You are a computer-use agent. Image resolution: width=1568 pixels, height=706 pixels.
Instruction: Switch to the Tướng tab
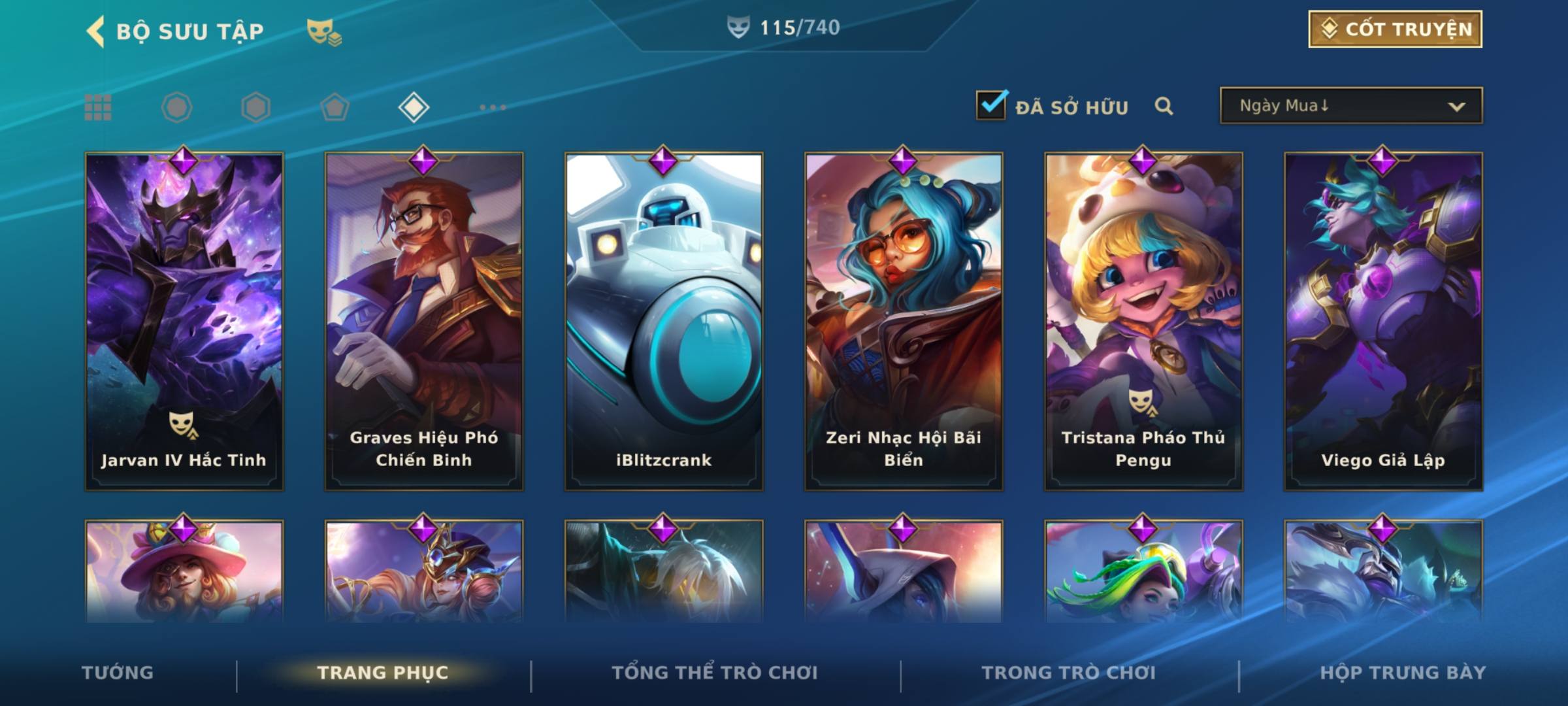click(118, 673)
